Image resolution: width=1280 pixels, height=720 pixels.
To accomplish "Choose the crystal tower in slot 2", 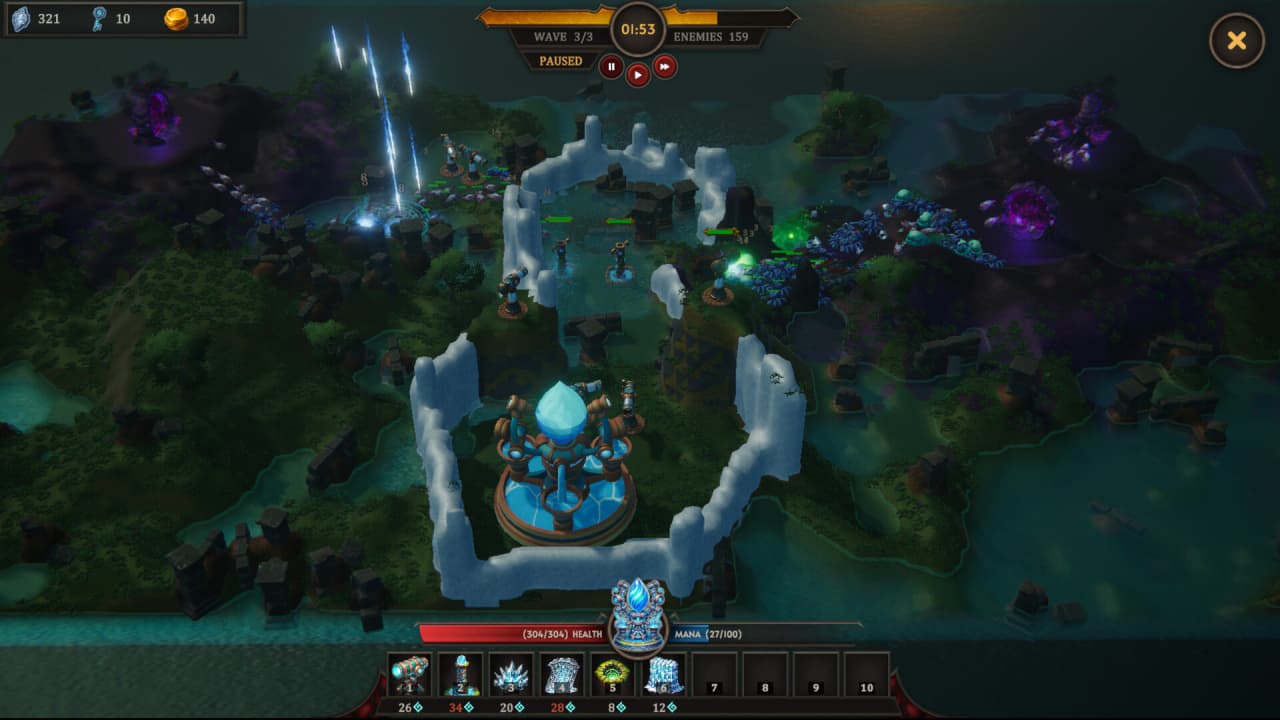I will coord(461,674).
